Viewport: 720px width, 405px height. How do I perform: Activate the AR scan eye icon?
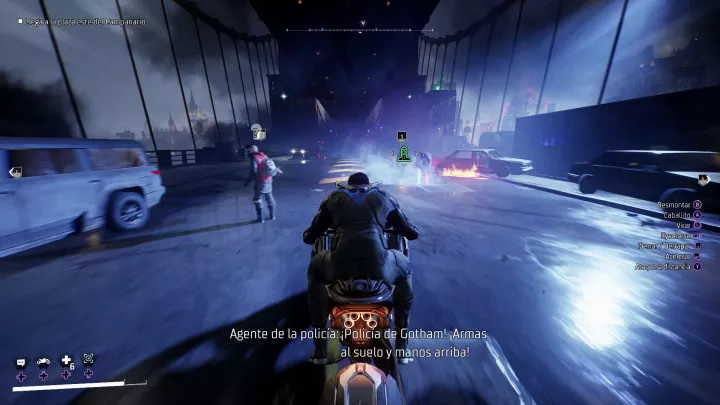[x=88, y=358]
